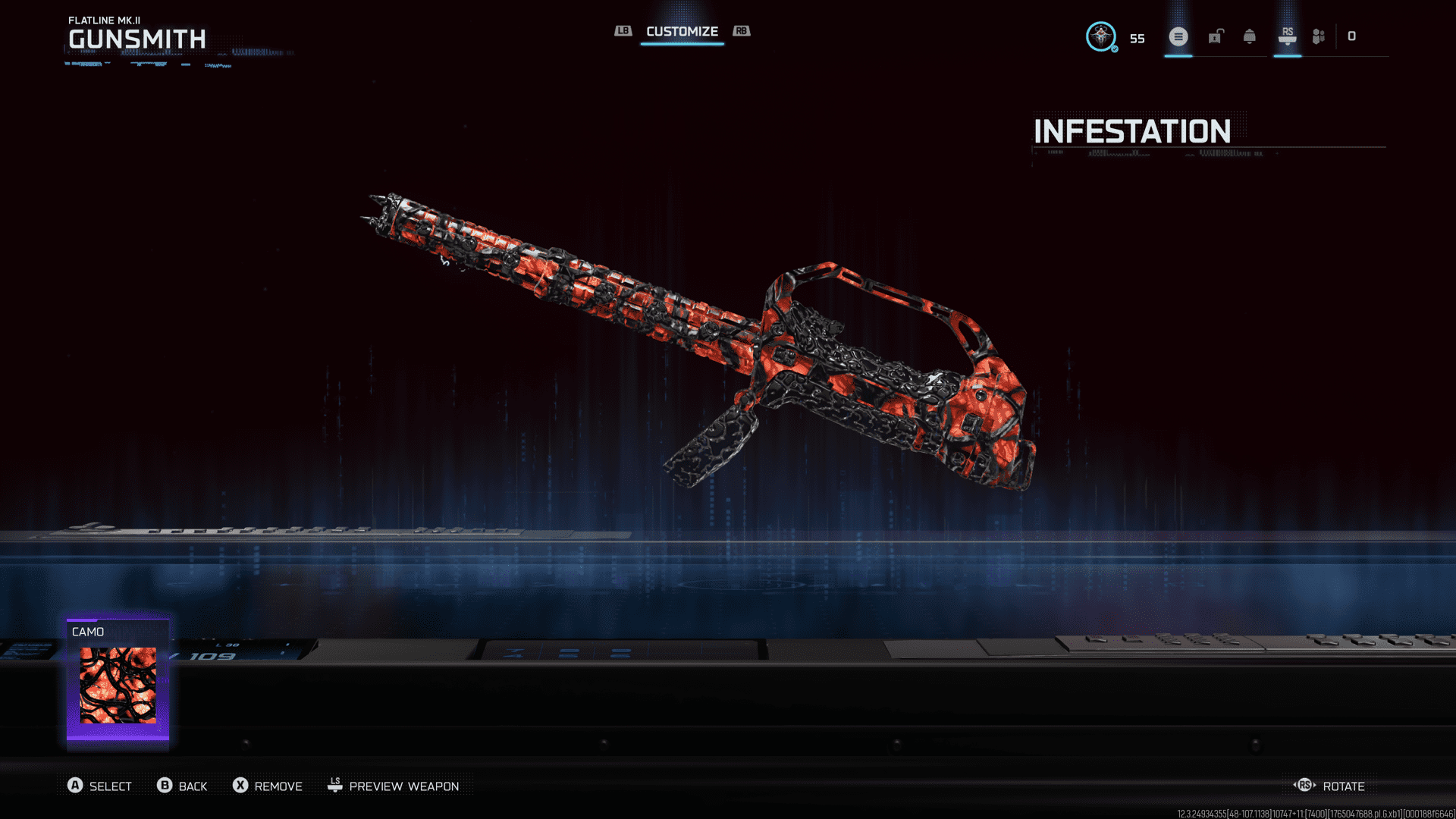Image resolution: width=1456 pixels, height=819 pixels.
Task: Open the hamburger options menu icon
Action: (1178, 36)
